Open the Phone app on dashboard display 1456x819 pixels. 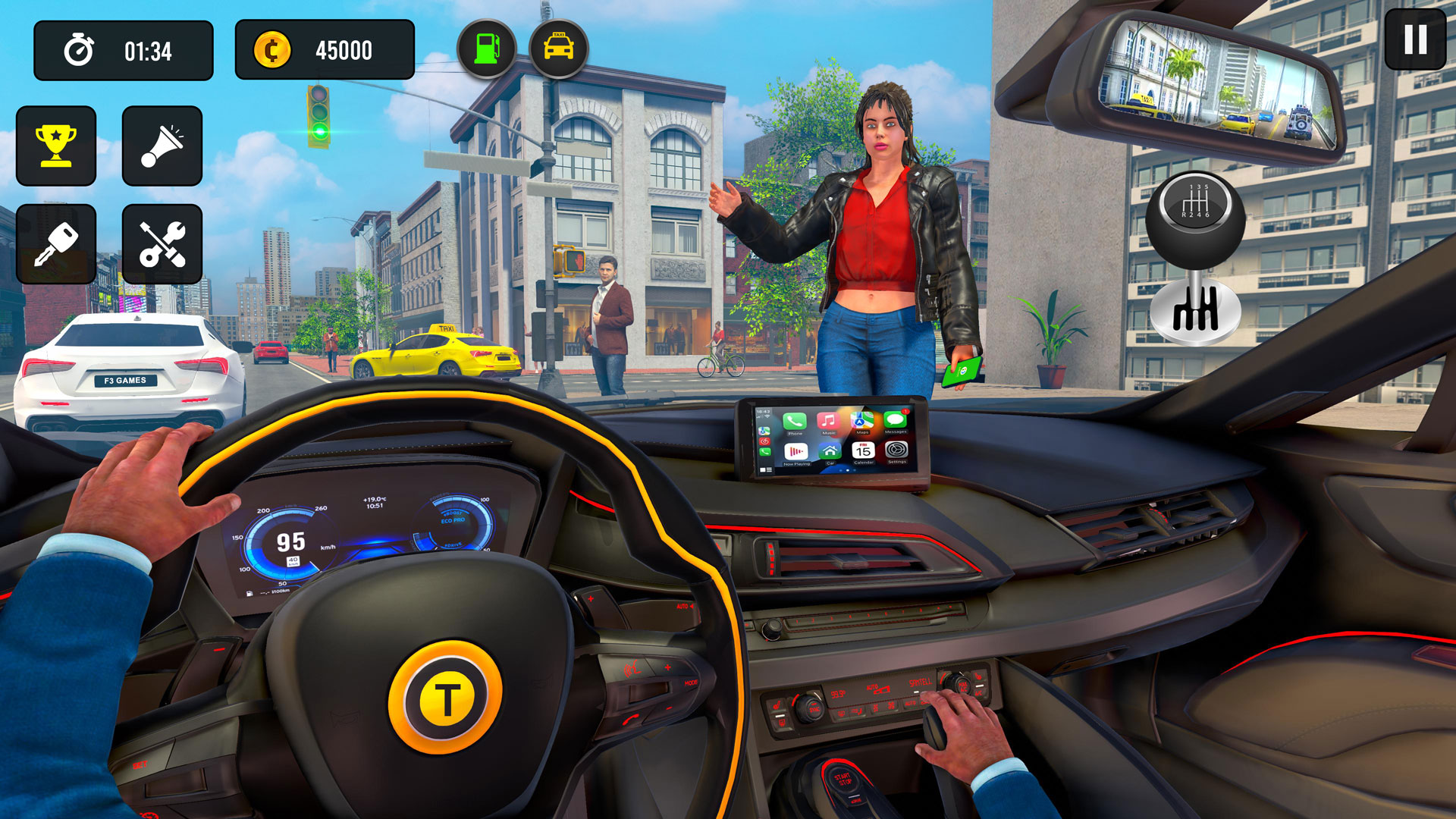793,422
